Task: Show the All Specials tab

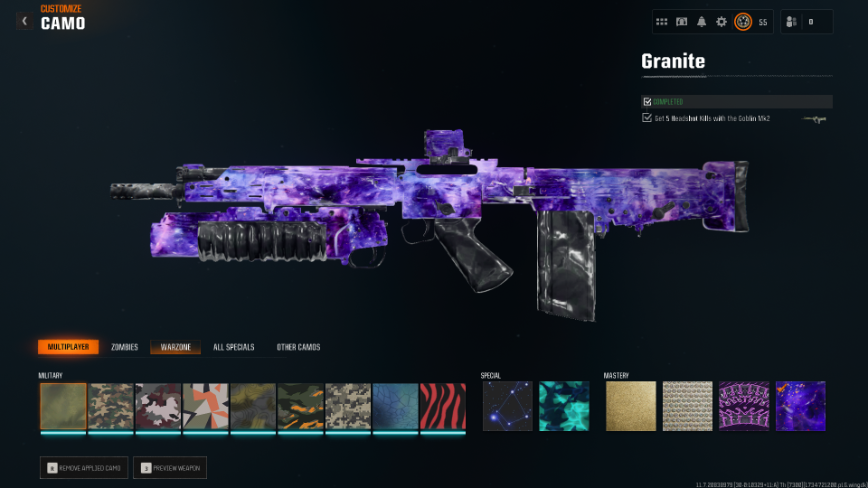Action: [233, 347]
